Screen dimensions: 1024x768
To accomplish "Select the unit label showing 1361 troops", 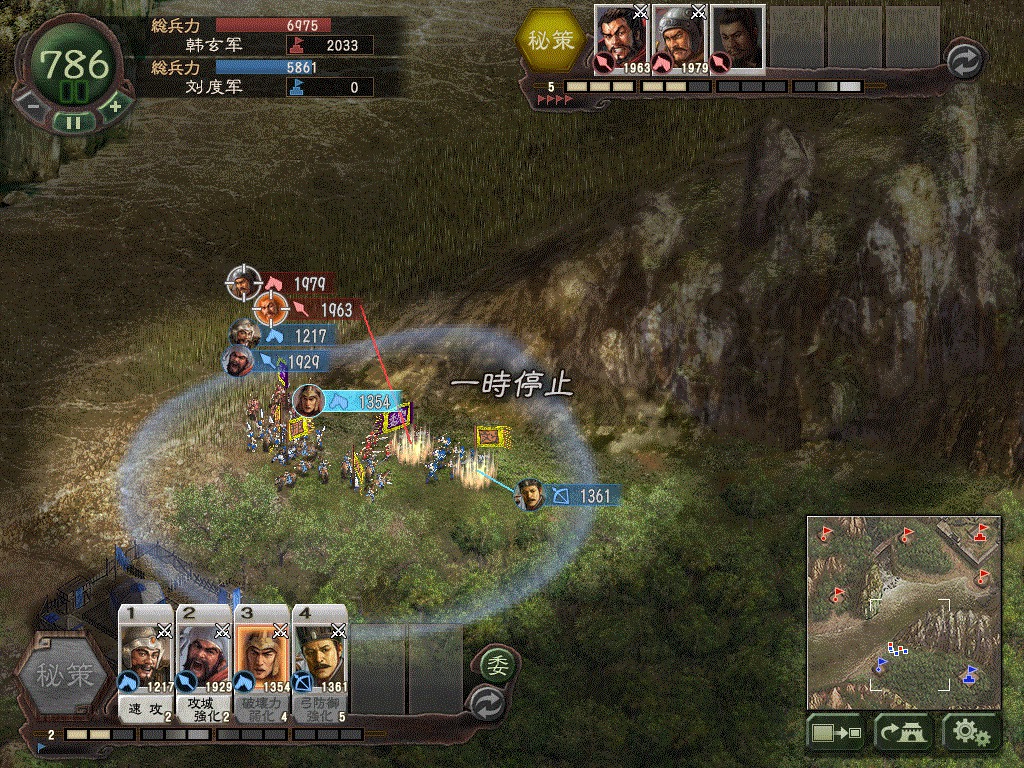I will (x=582, y=496).
